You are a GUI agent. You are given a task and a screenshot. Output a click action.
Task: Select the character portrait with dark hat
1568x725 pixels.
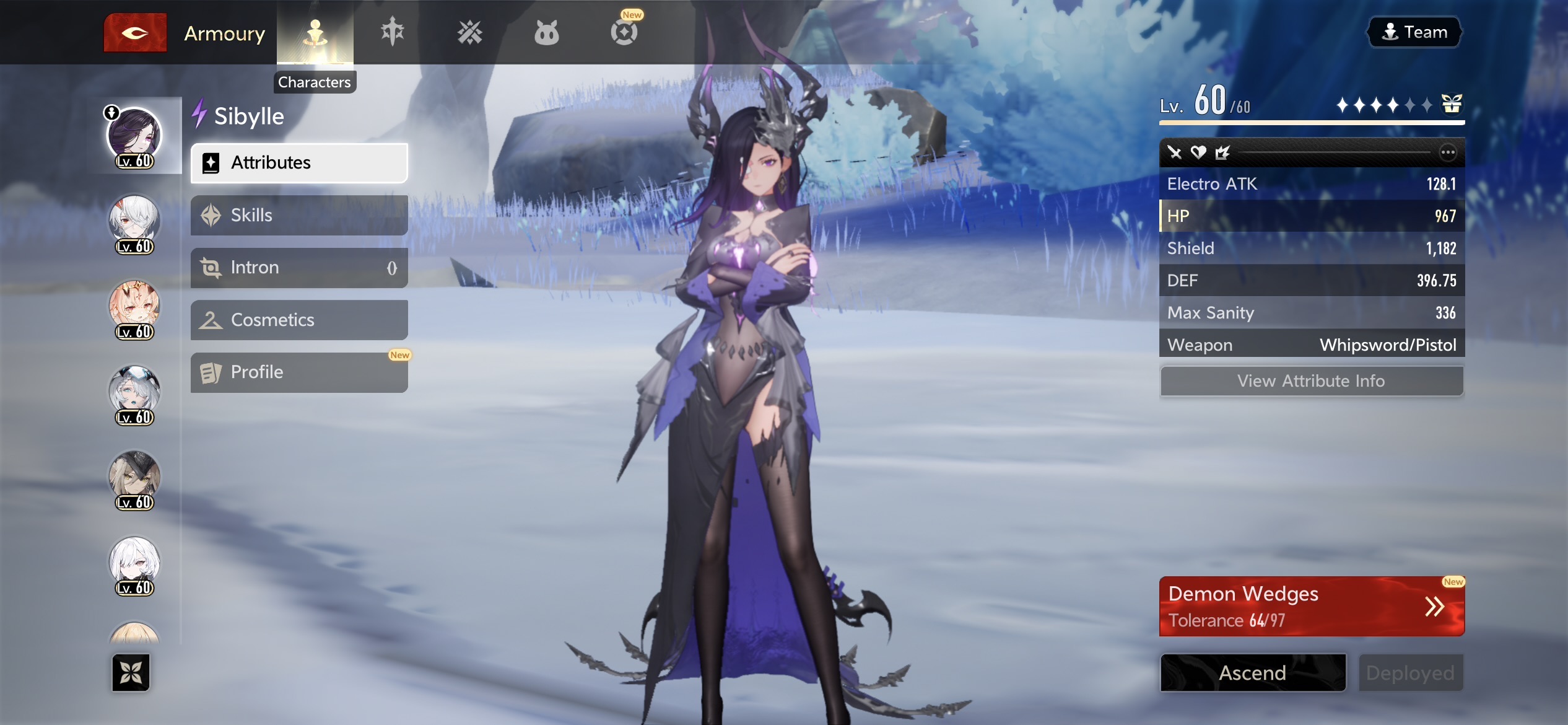134,478
